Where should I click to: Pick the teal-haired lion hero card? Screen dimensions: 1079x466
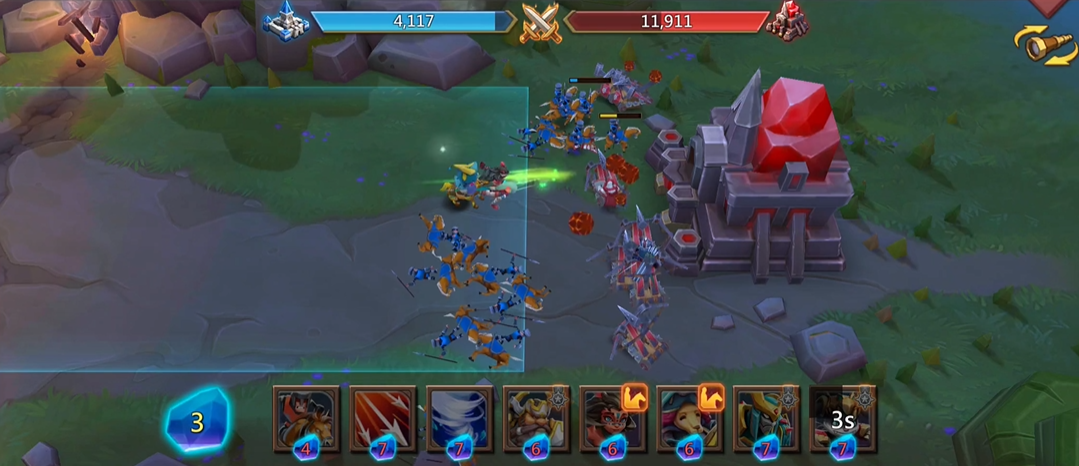tap(689, 419)
